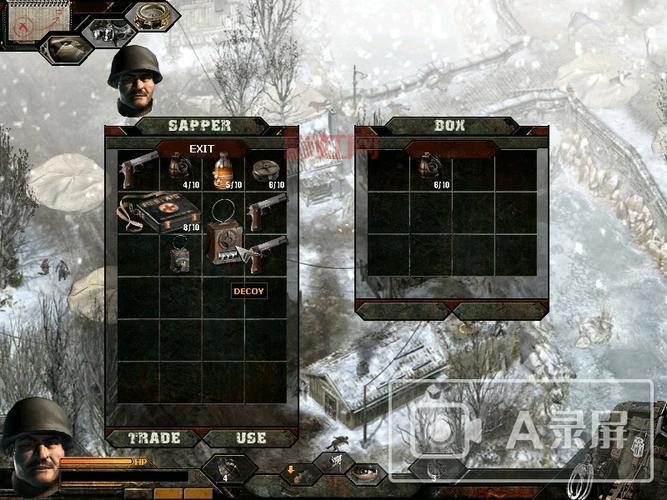Select the large decoy radio device

(224, 242)
